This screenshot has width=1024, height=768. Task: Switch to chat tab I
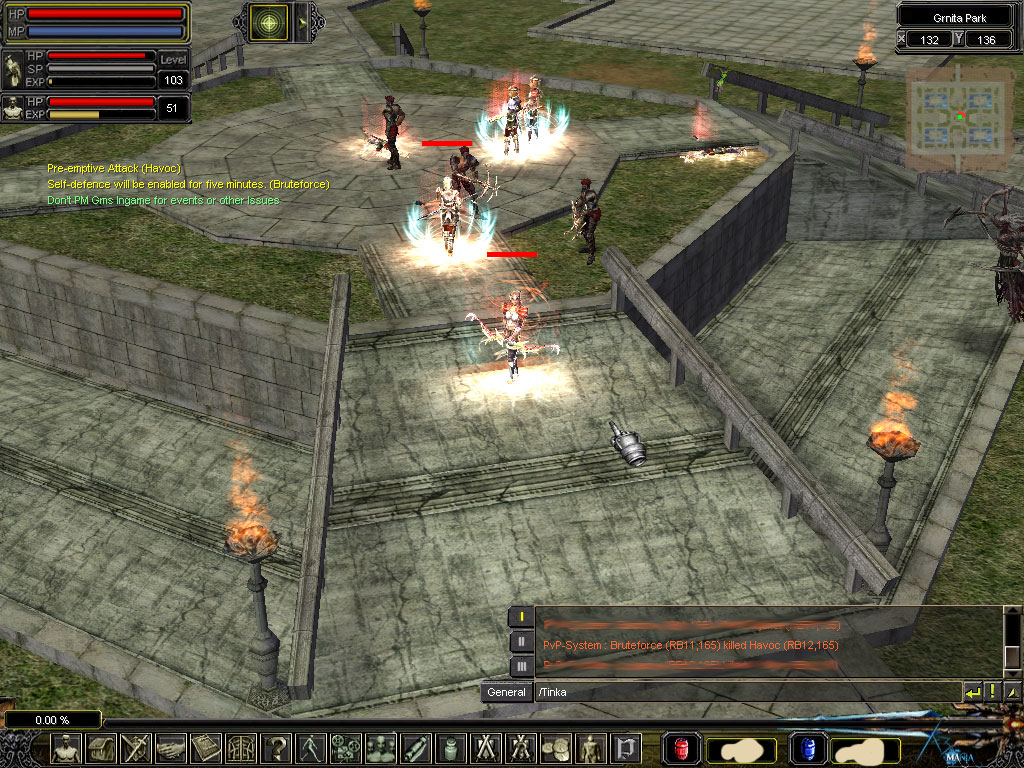[521, 617]
